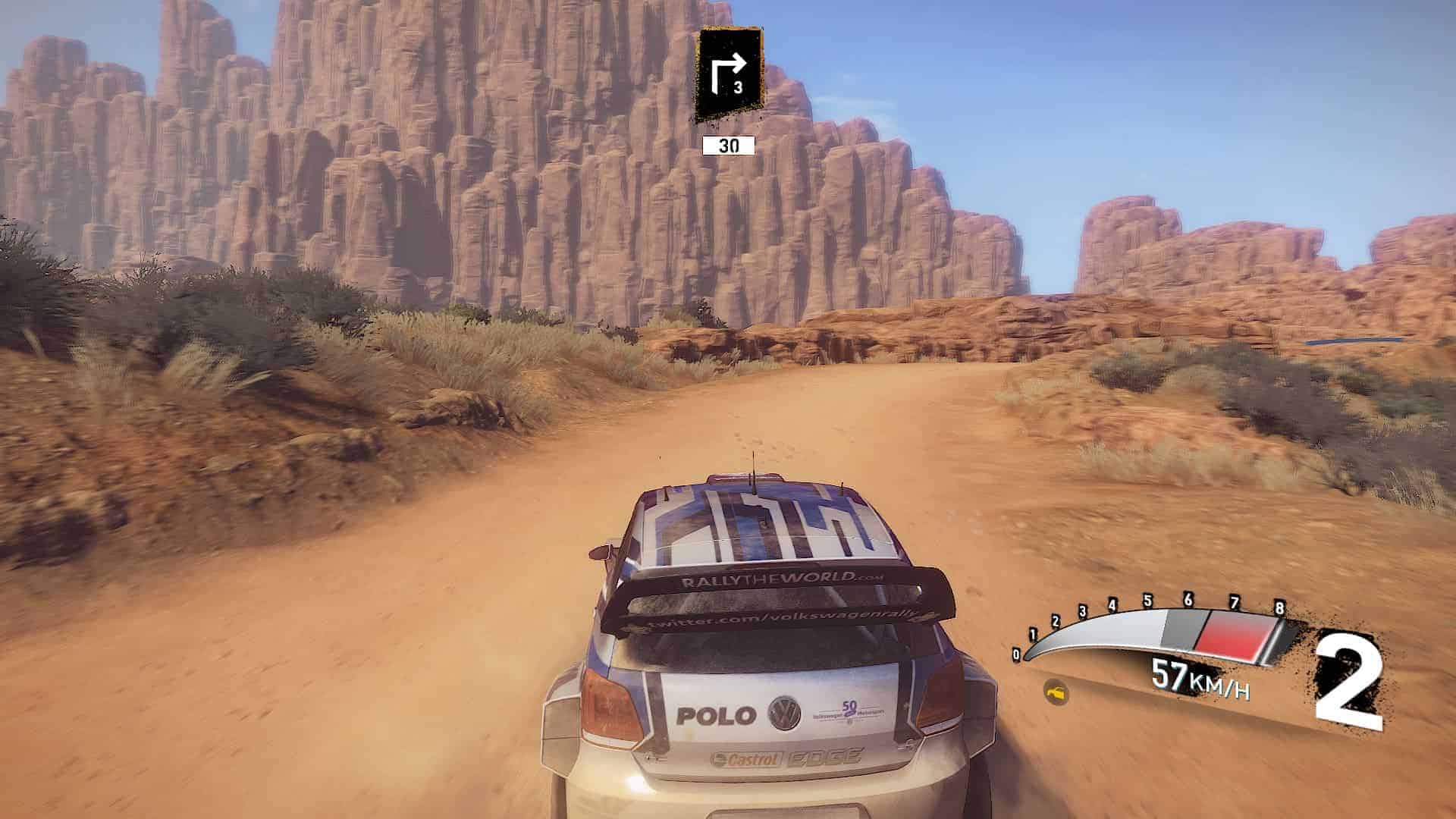Click the right-turn pace note icon
Image resolution: width=1456 pixels, height=819 pixels.
(x=730, y=74)
